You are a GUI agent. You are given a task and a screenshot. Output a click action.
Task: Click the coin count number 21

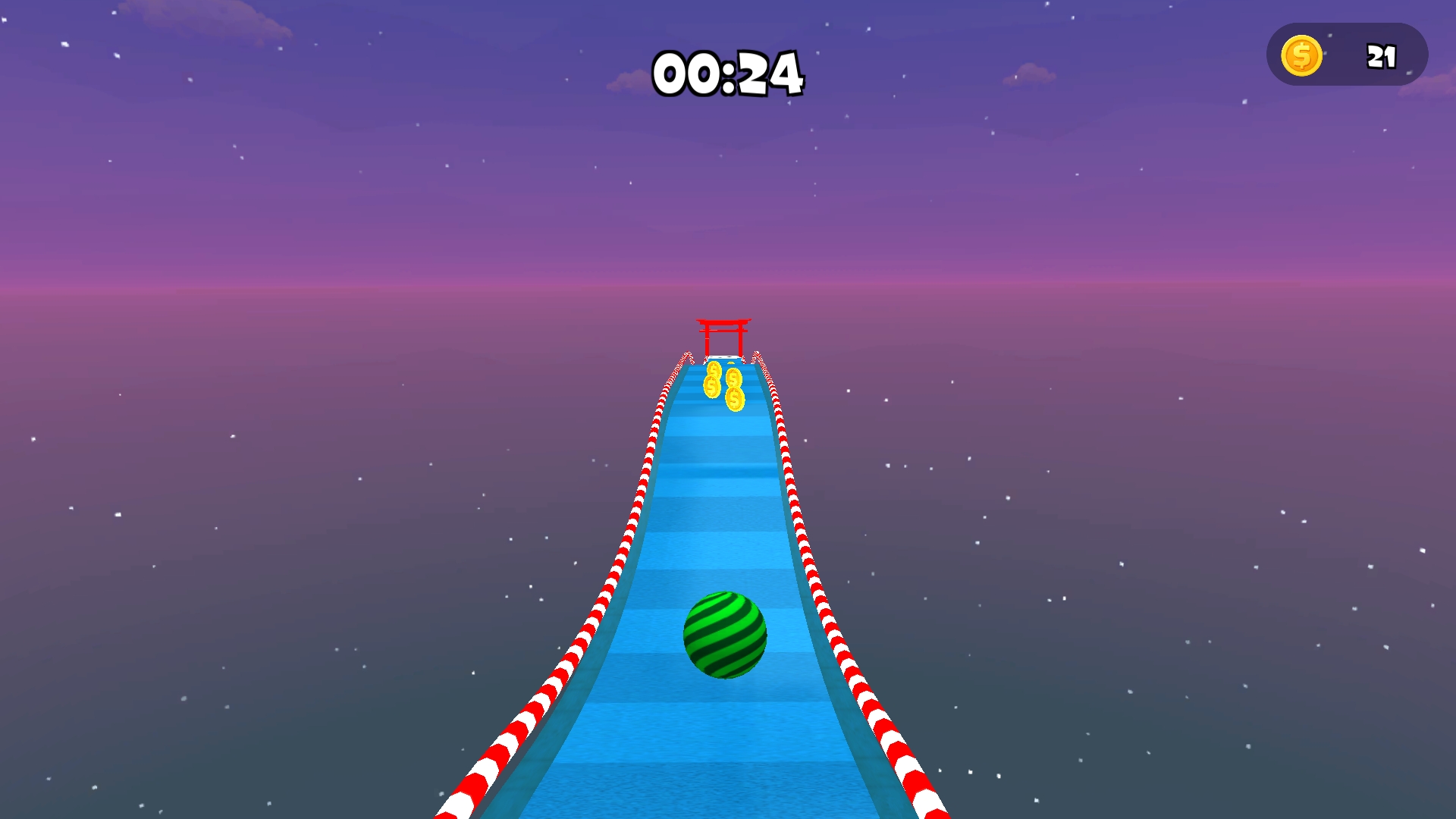click(1380, 55)
